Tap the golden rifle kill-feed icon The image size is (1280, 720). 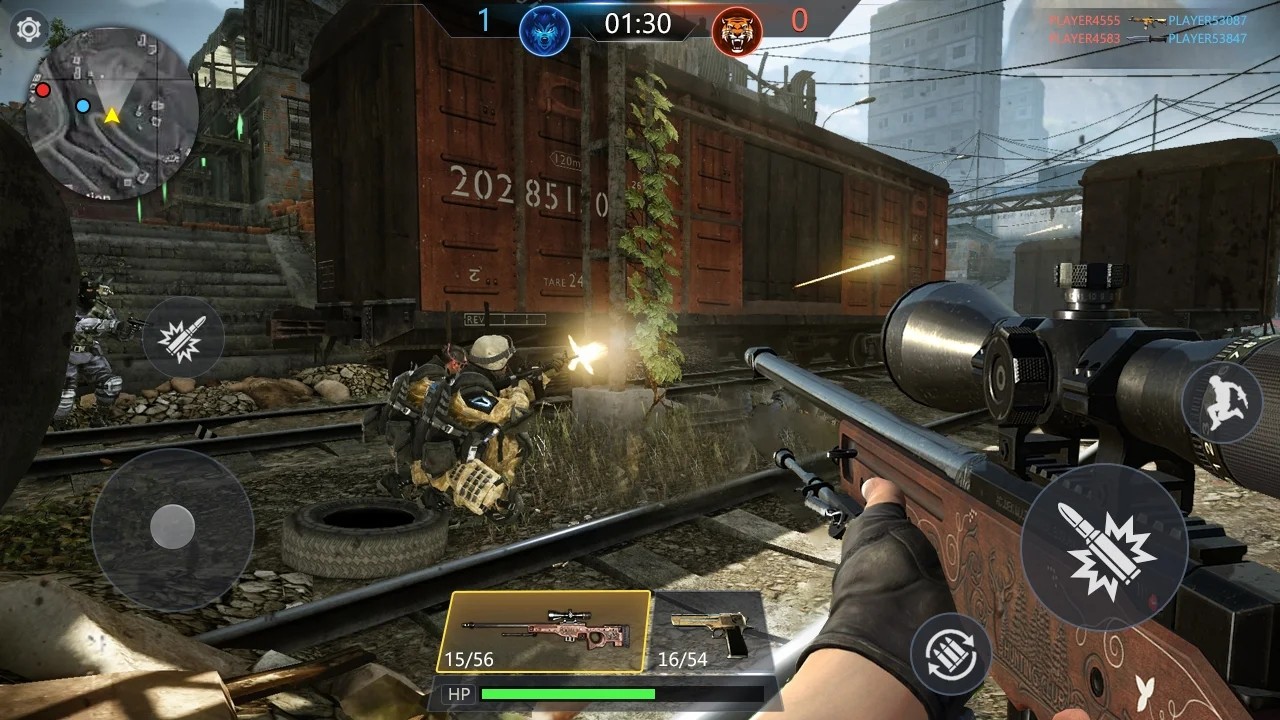1148,22
